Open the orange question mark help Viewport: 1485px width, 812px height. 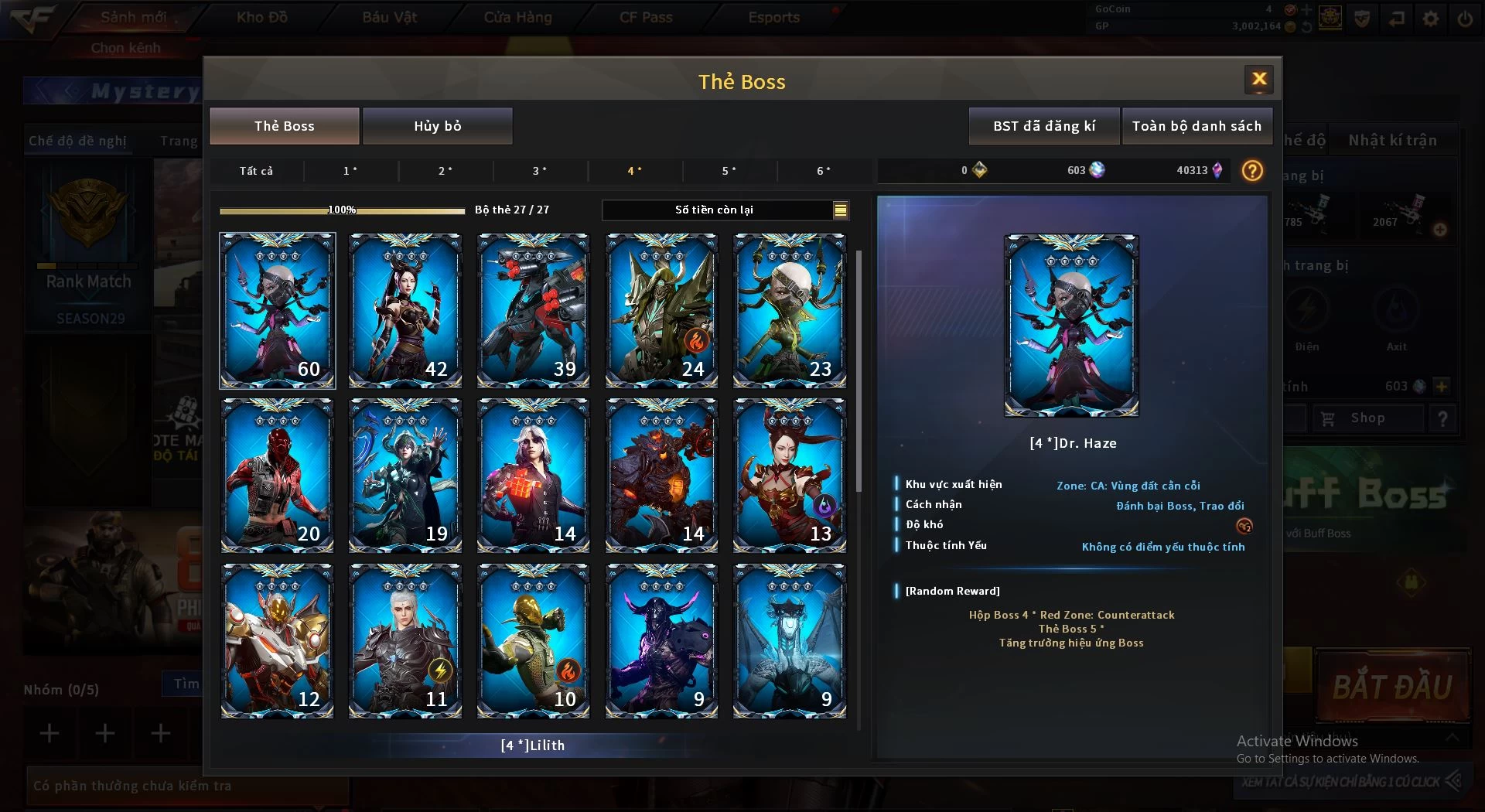click(x=1252, y=170)
